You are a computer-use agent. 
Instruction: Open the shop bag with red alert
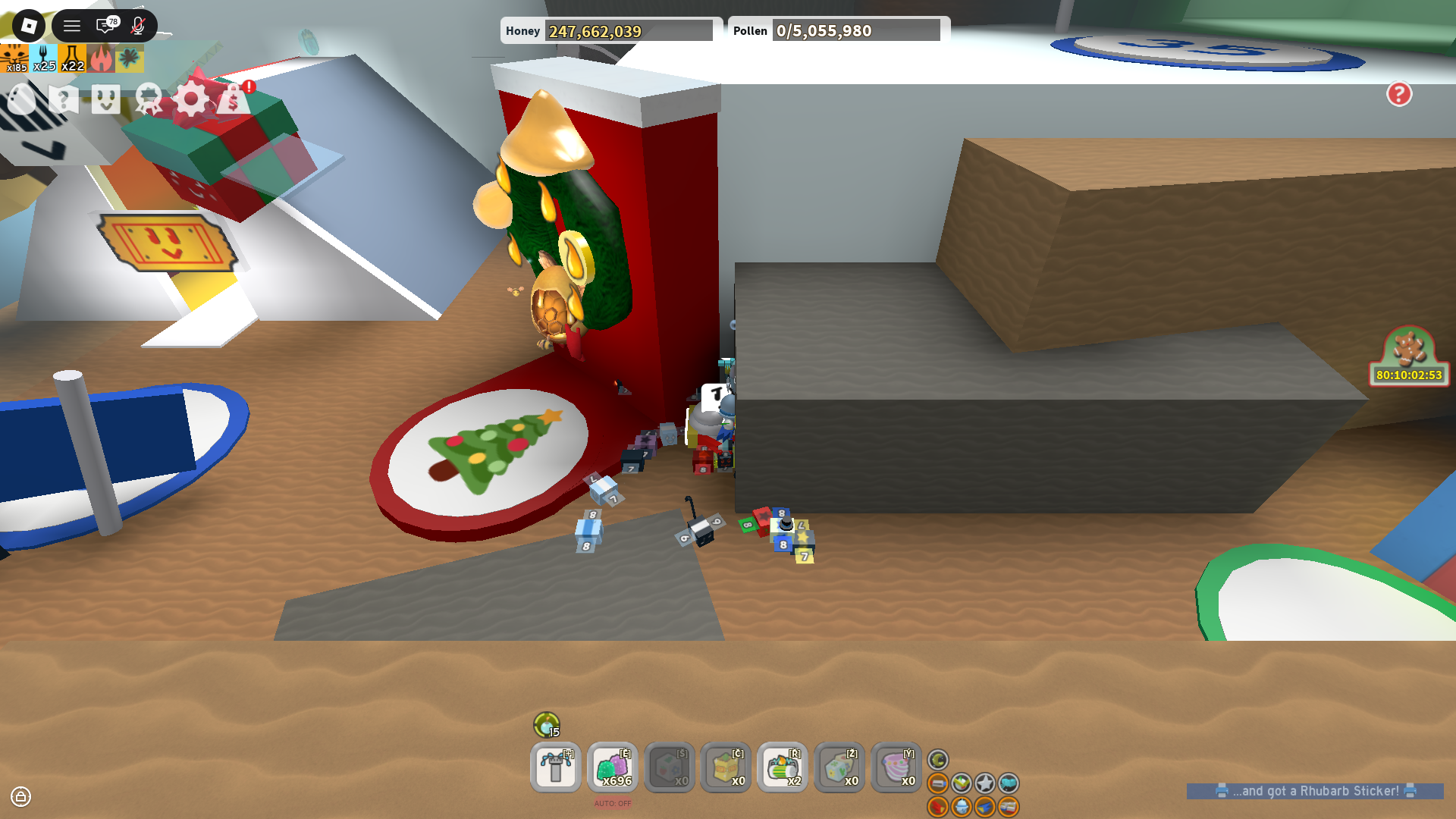(233, 99)
